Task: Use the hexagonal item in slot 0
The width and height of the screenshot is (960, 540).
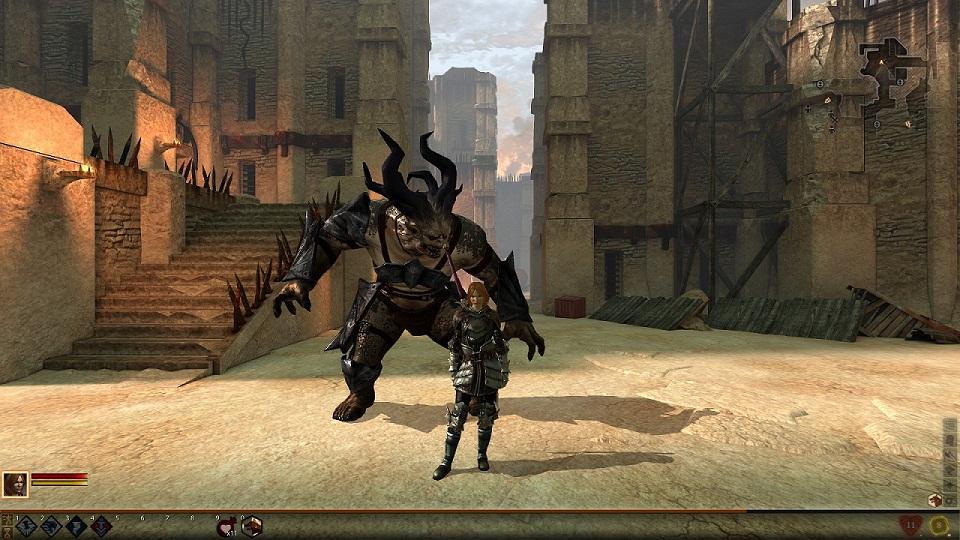Action: click(251, 526)
